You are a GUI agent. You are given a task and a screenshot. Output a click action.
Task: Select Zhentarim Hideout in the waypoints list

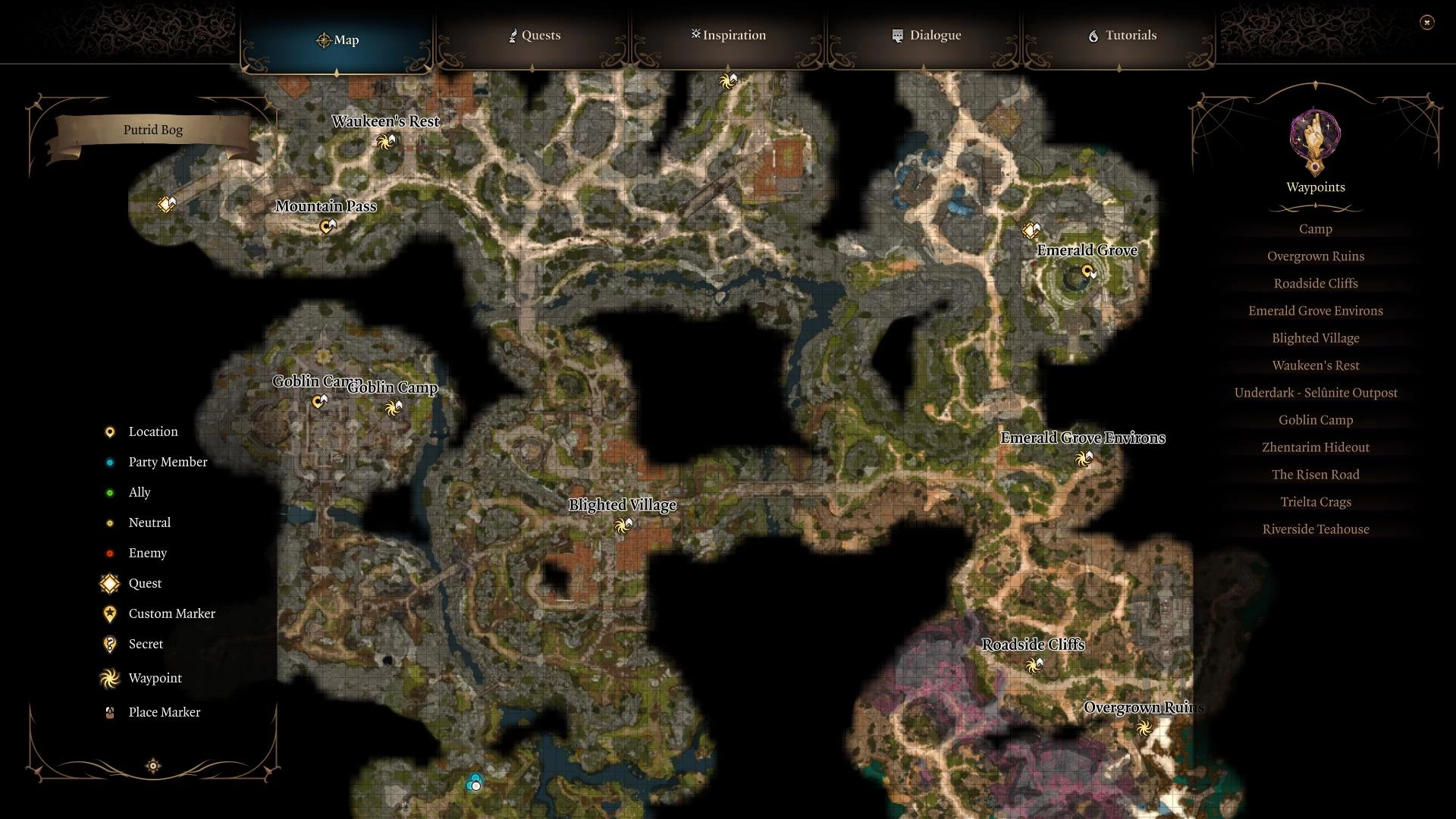(1315, 447)
